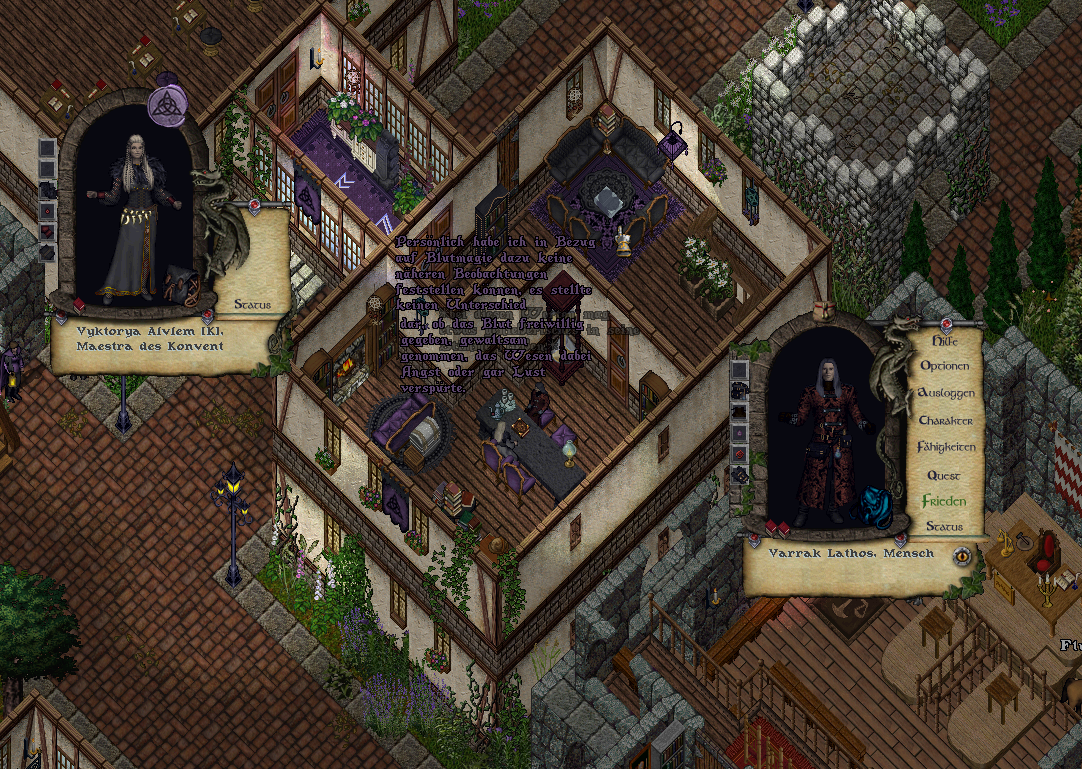
Task: Open the Charakter sheet
Action: click(945, 420)
